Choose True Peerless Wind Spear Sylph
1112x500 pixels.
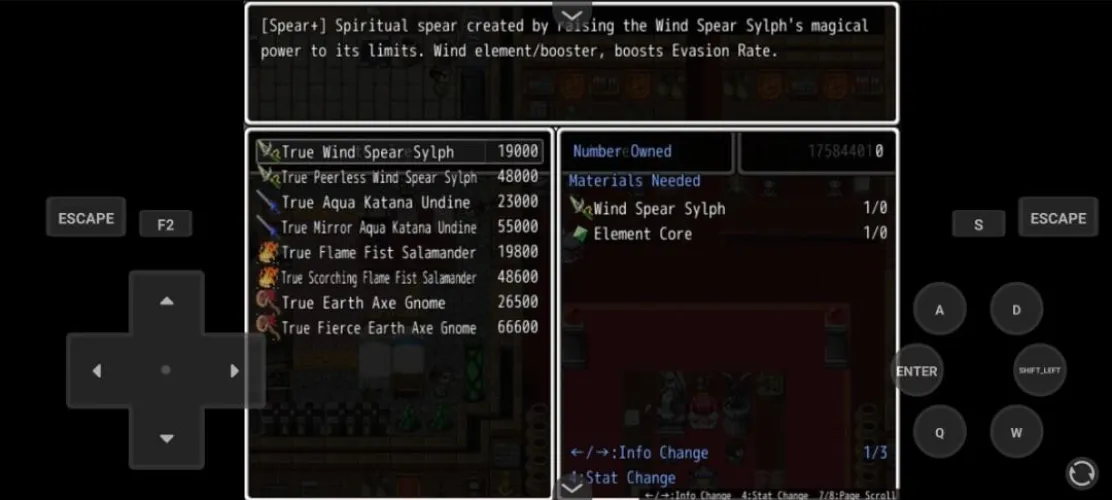(400, 177)
